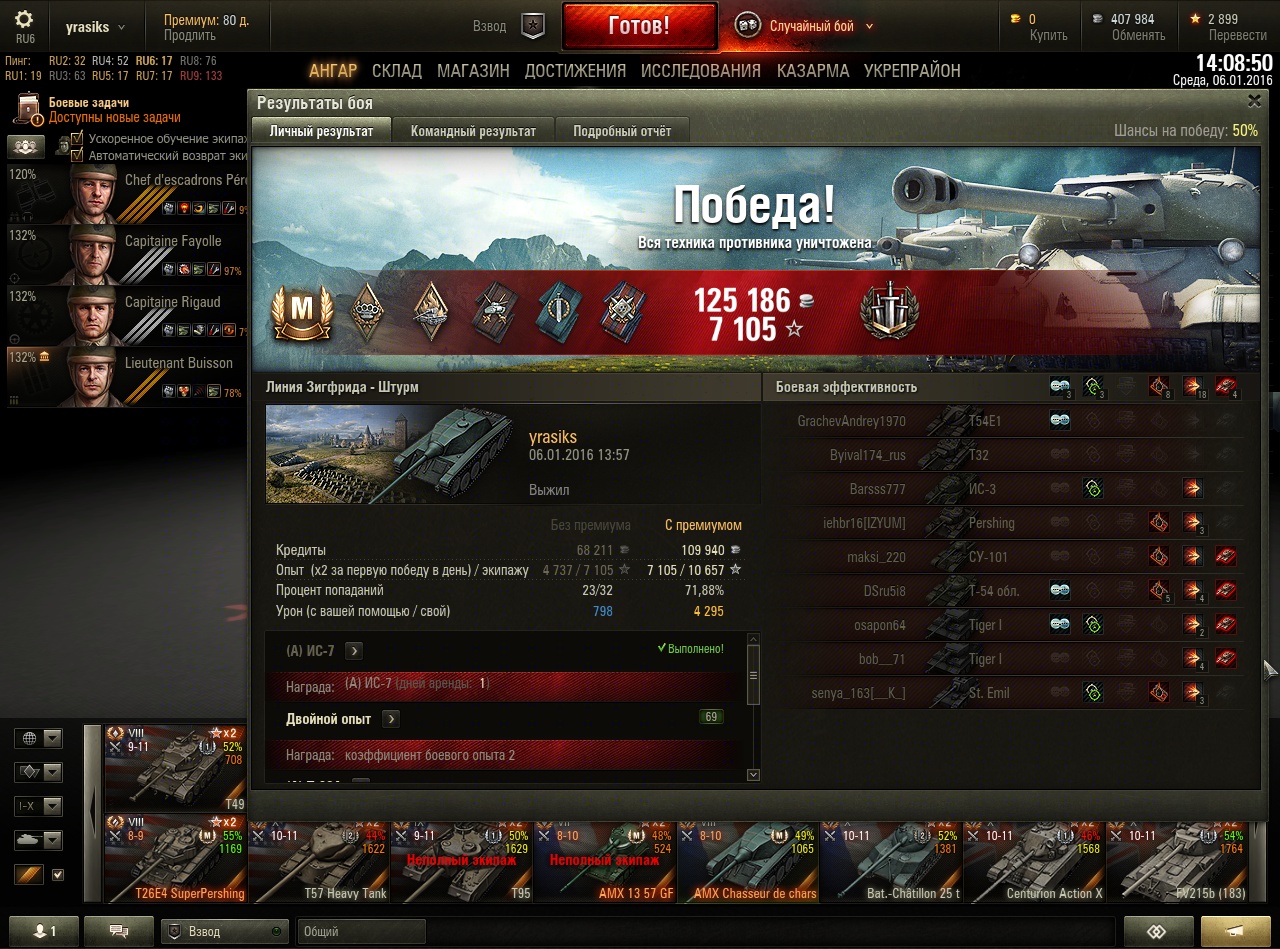Select the T57 Heavy Tank in carousel
1280x949 pixels.
pos(318,860)
